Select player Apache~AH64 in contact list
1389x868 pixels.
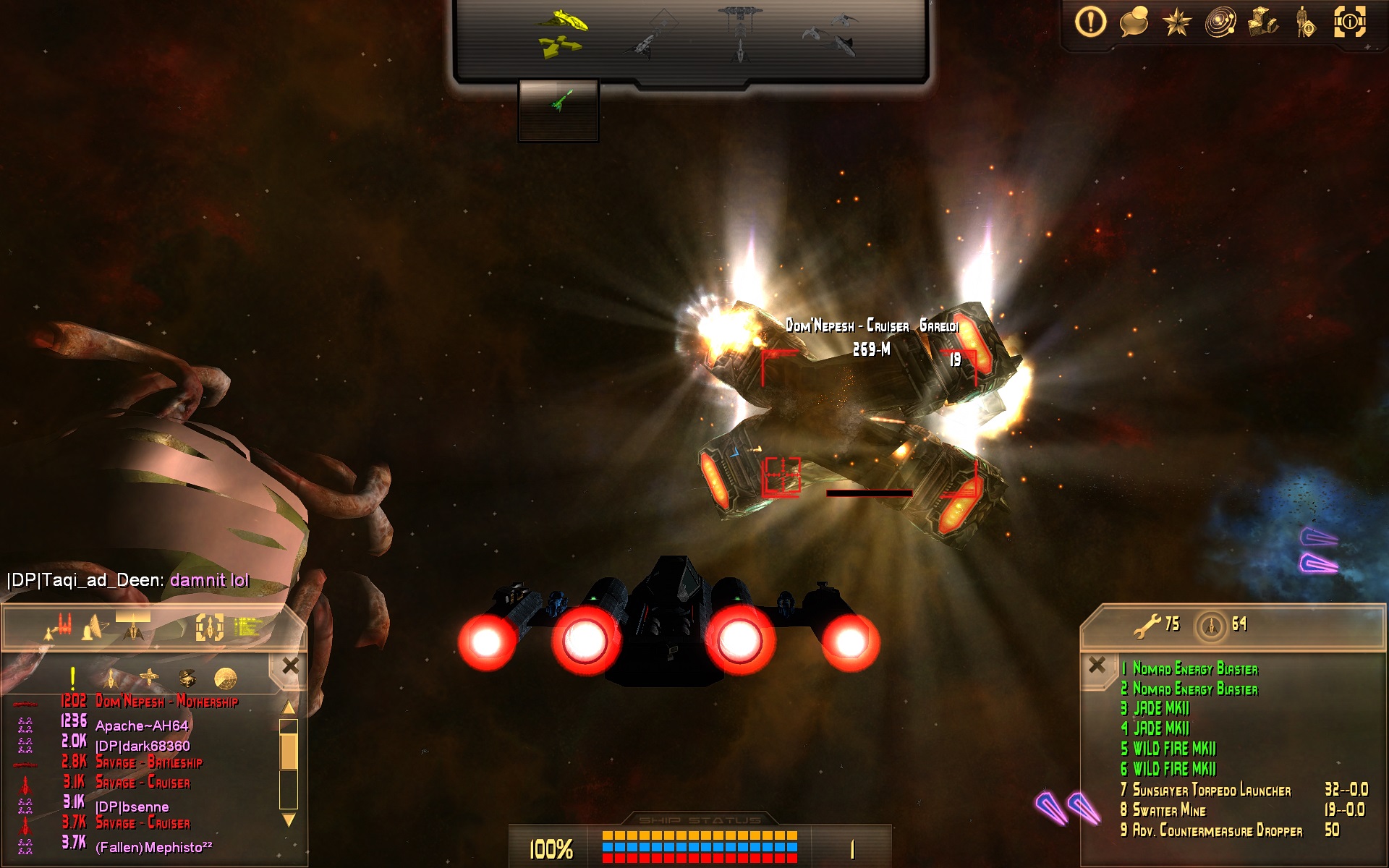(x=142, y=726)
